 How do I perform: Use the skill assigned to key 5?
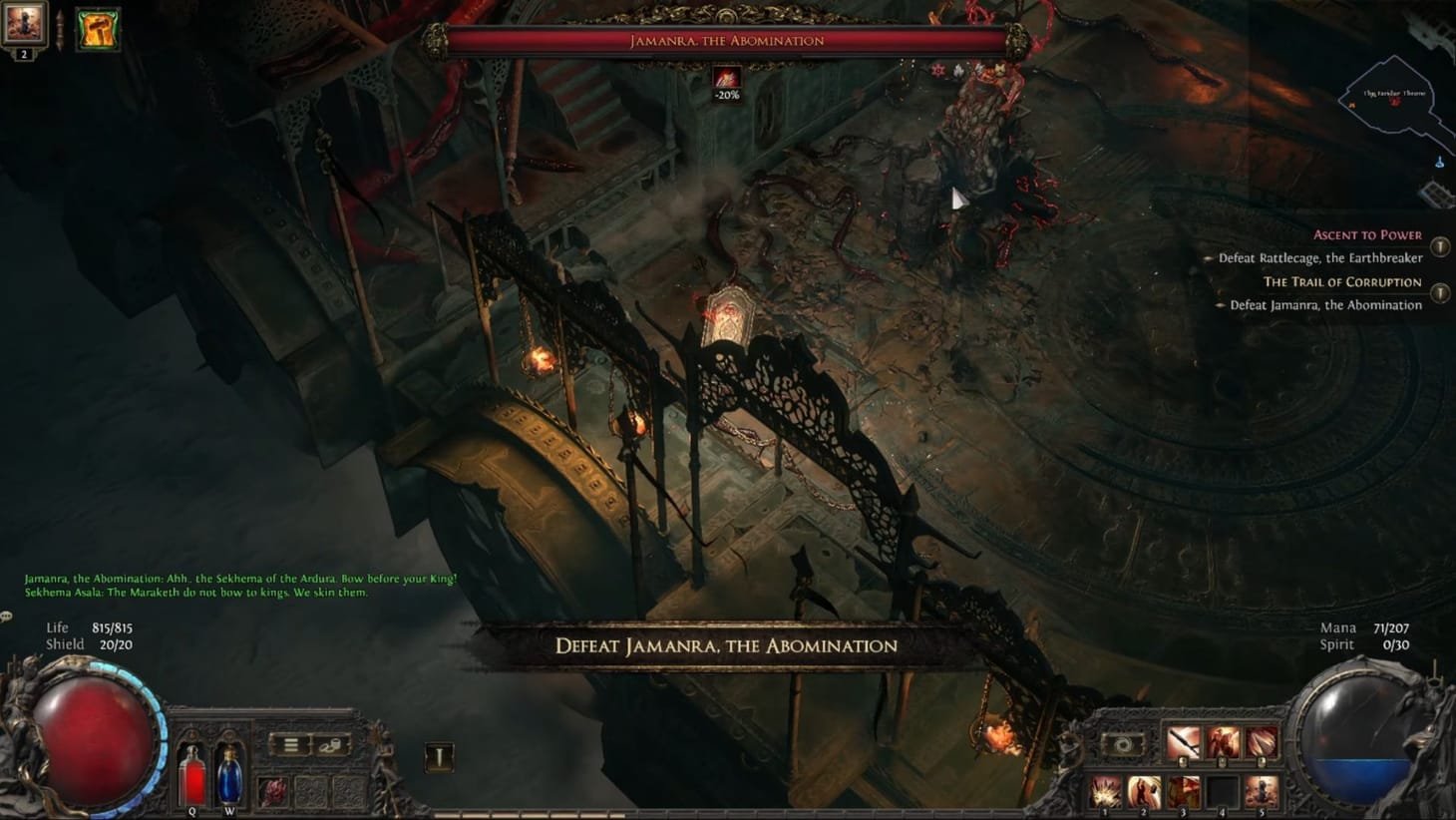point(1262,792)
